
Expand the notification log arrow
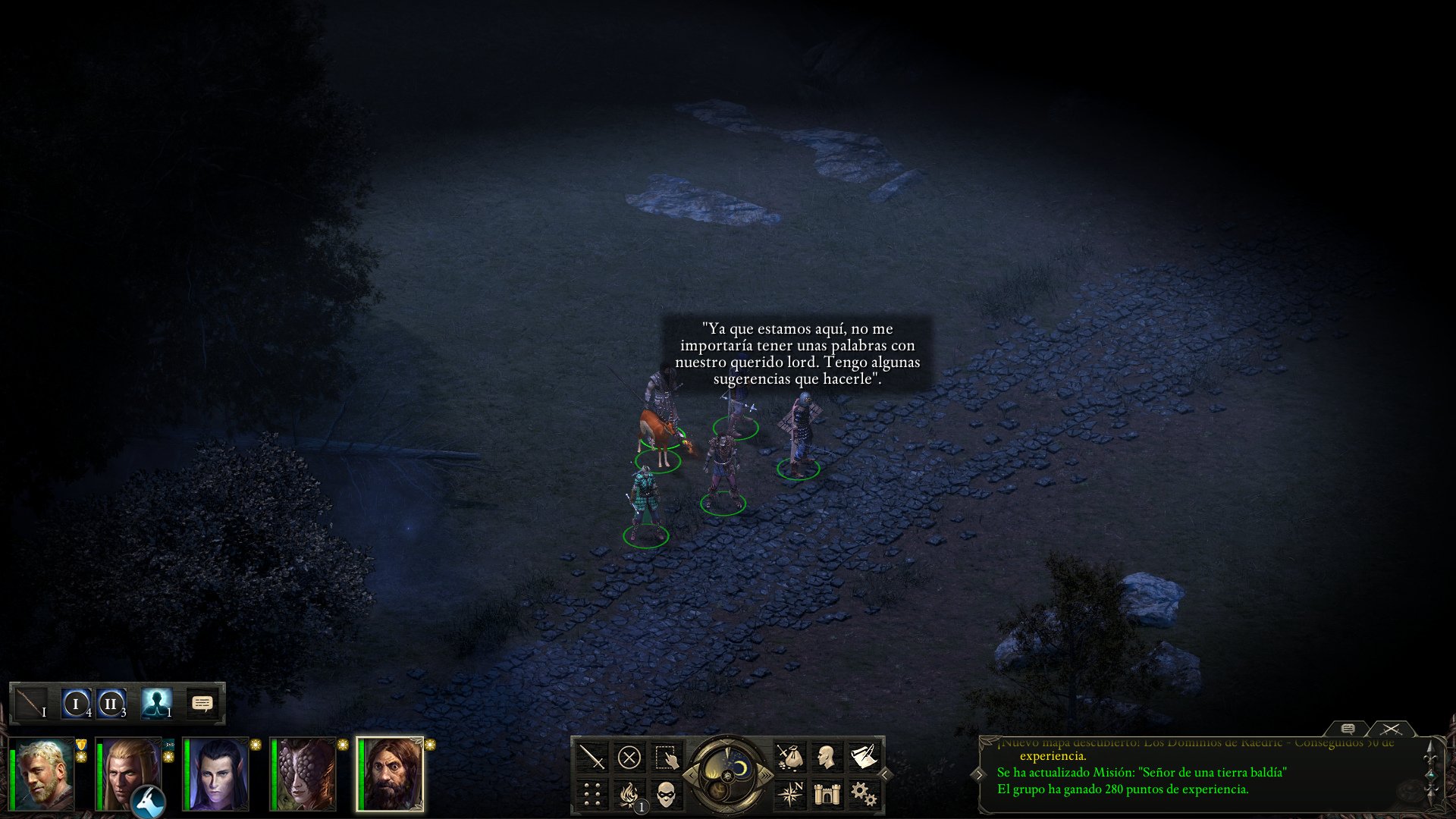(x=979, y=775)
